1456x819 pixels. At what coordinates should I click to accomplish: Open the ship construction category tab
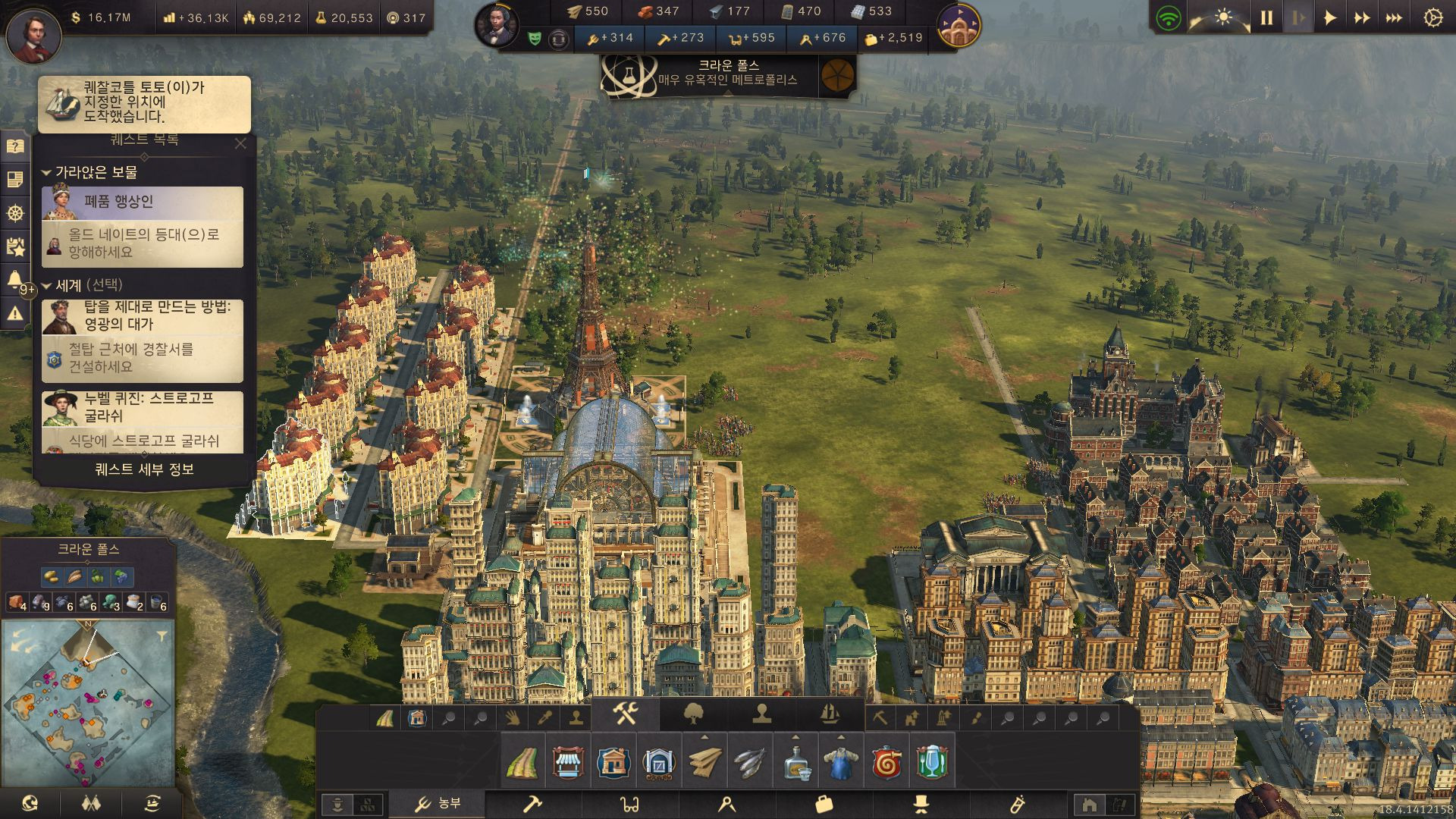pos(830,714)
